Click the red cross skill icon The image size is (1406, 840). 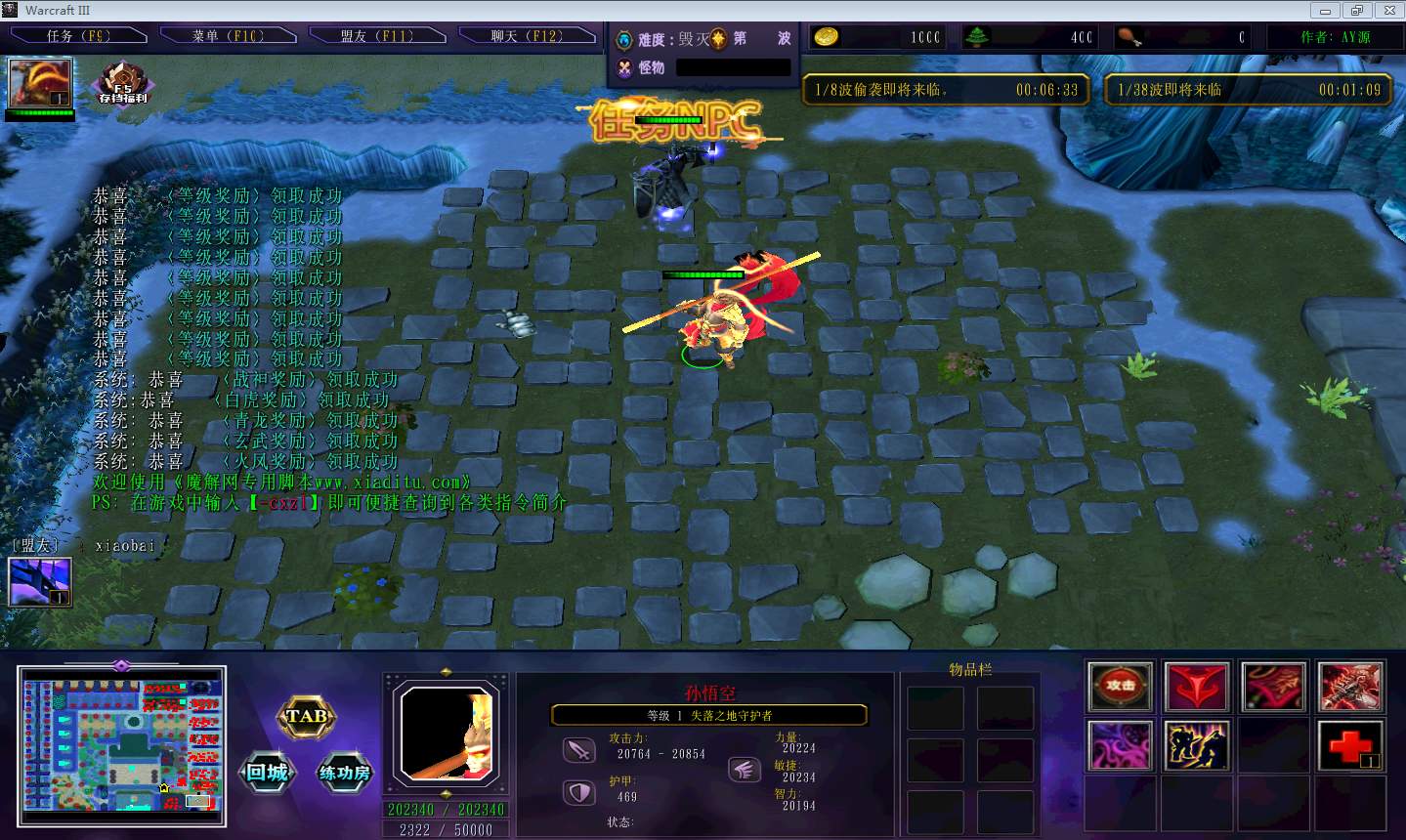coord(1349,745)
